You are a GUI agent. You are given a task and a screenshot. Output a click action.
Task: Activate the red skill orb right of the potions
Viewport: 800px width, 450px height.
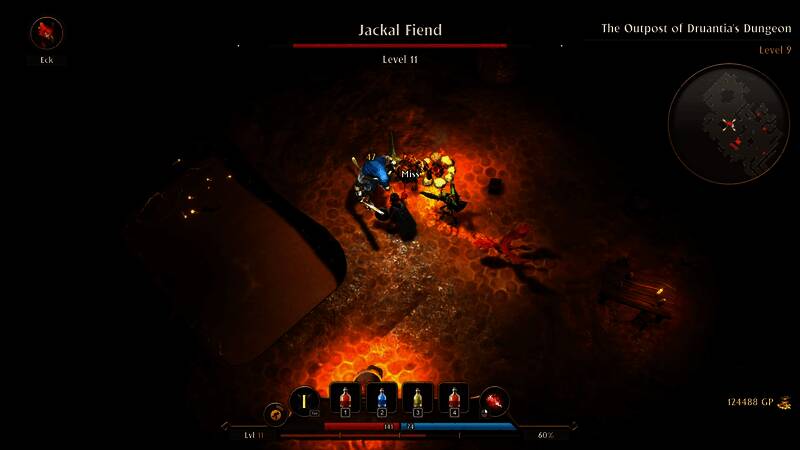coord(495,401)
